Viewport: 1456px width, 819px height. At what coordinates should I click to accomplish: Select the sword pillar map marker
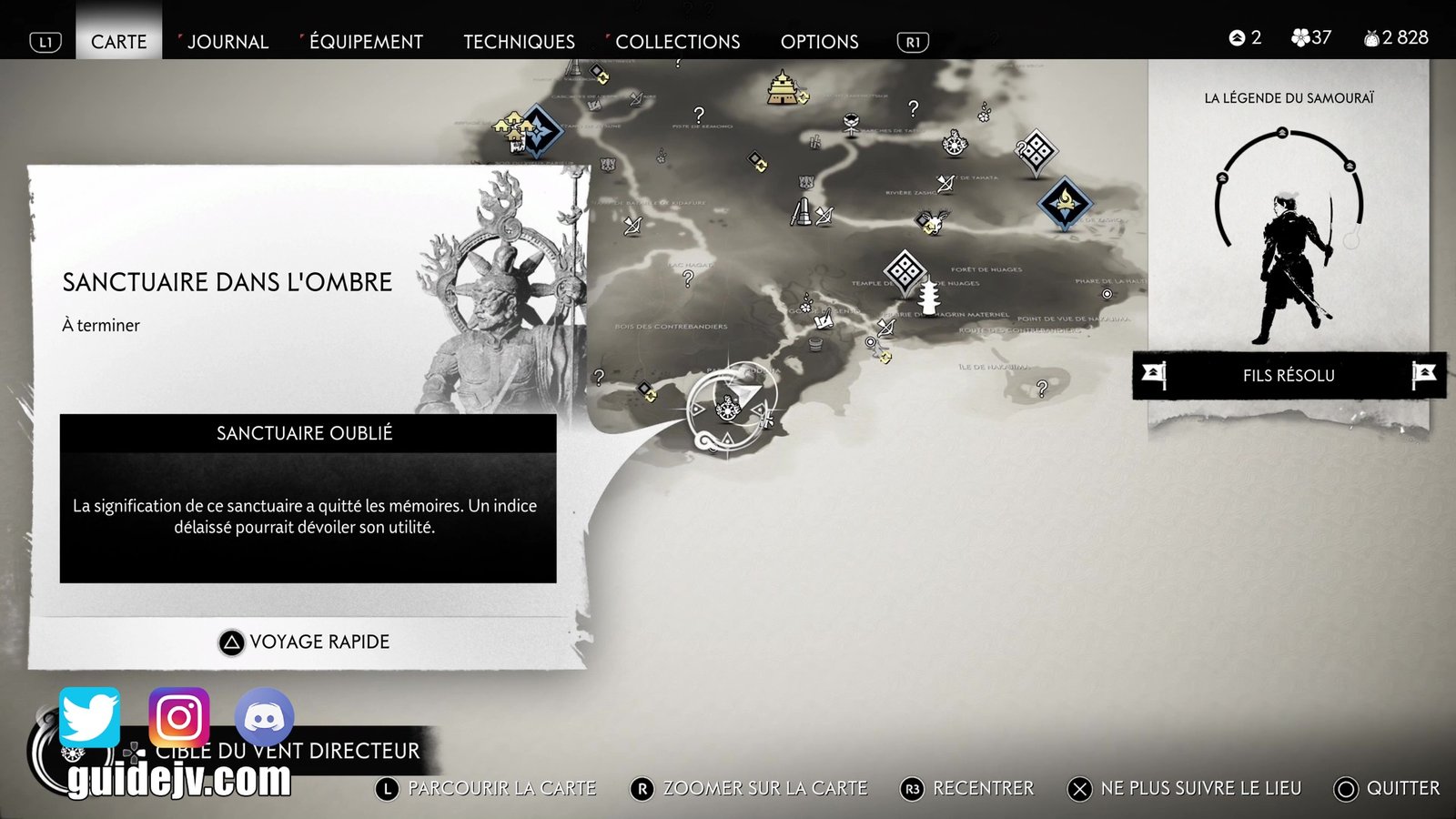(x=801, y=212)
